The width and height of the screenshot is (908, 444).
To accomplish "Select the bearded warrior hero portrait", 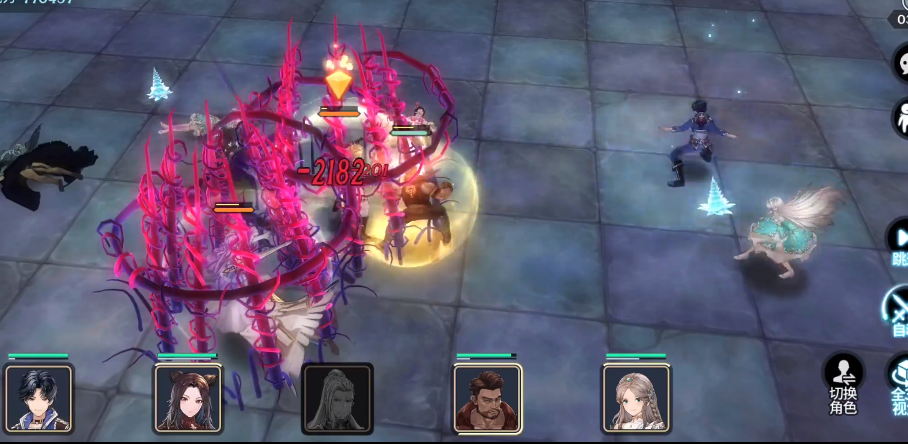I will click(487, 397).
